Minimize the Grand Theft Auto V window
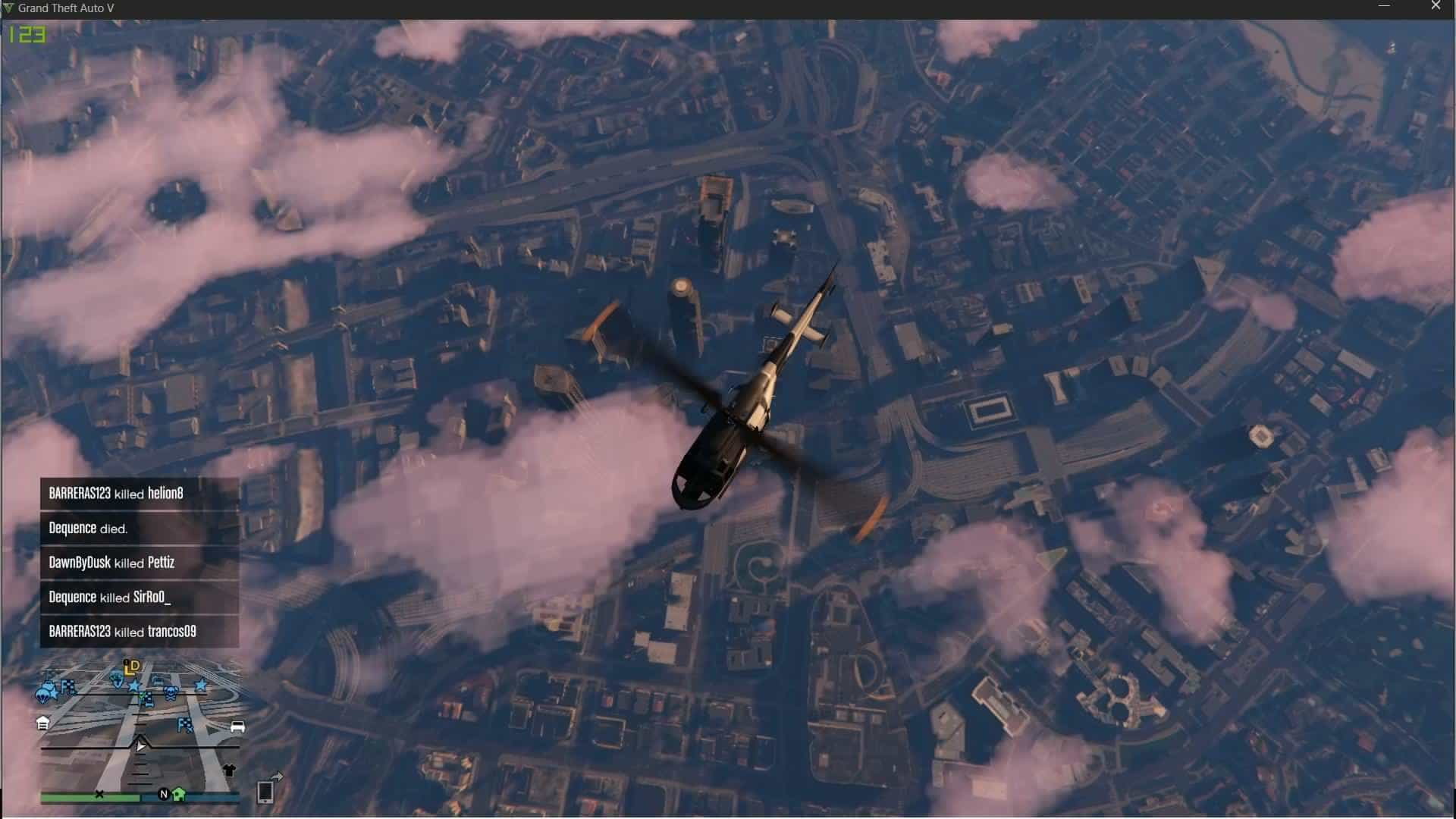The width and height of the screenshot is (1456, 819). coord(1384,6)
